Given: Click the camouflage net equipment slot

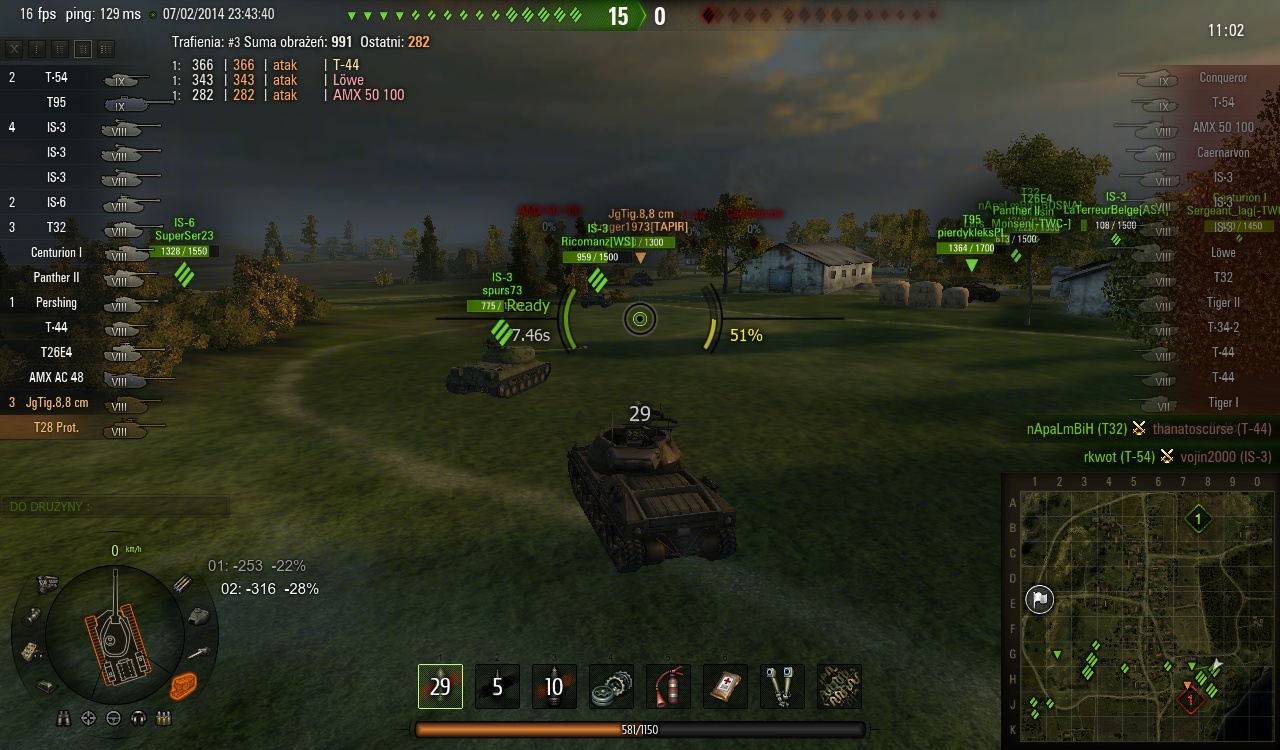Looking at the screenshot, I should pyautogui.click(x=839, y=687).
